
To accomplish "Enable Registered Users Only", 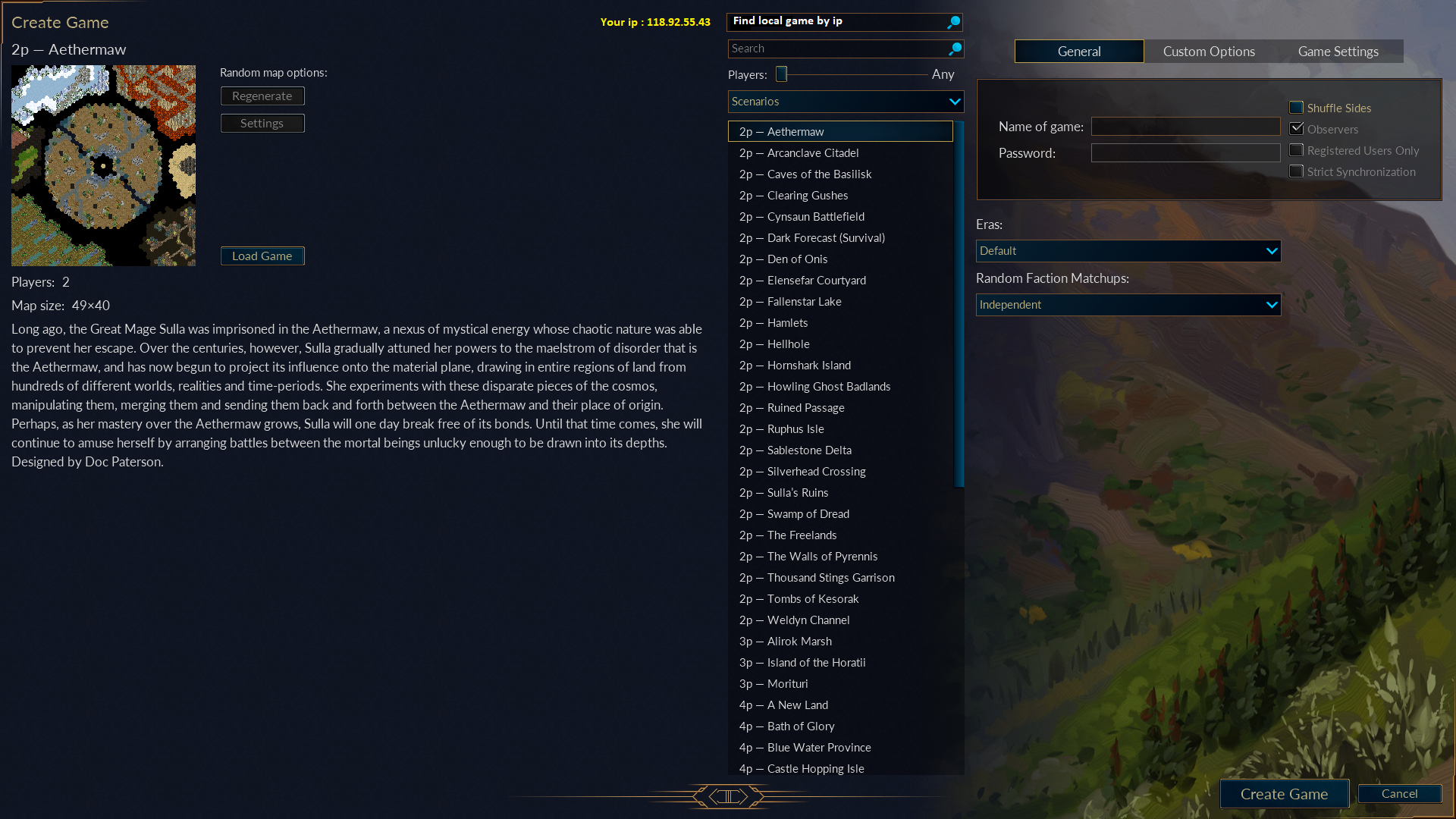I will pos(1297,150).
